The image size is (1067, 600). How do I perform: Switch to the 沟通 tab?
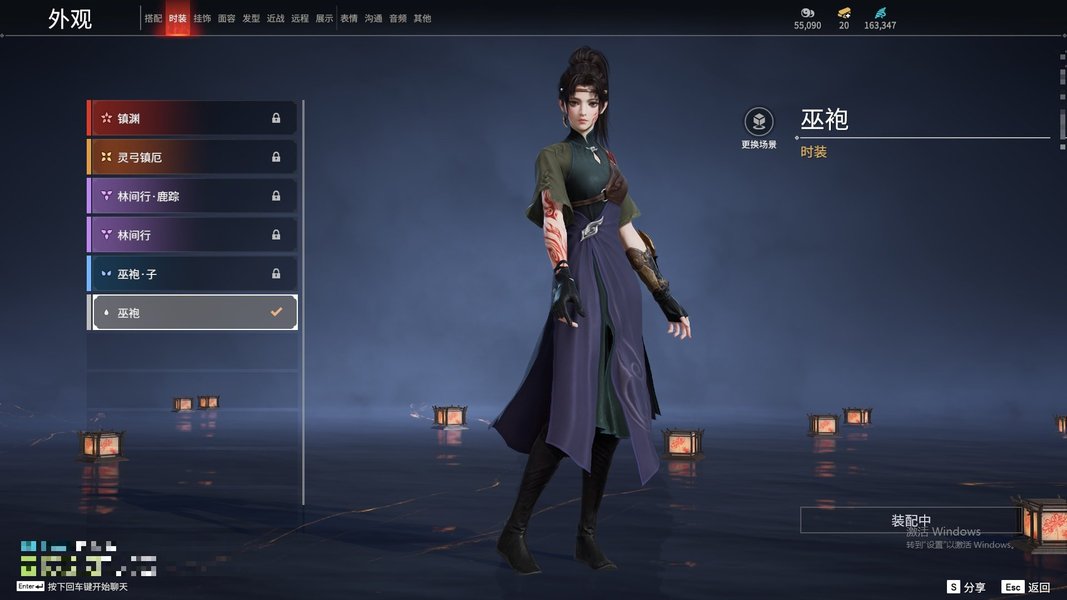373,19
